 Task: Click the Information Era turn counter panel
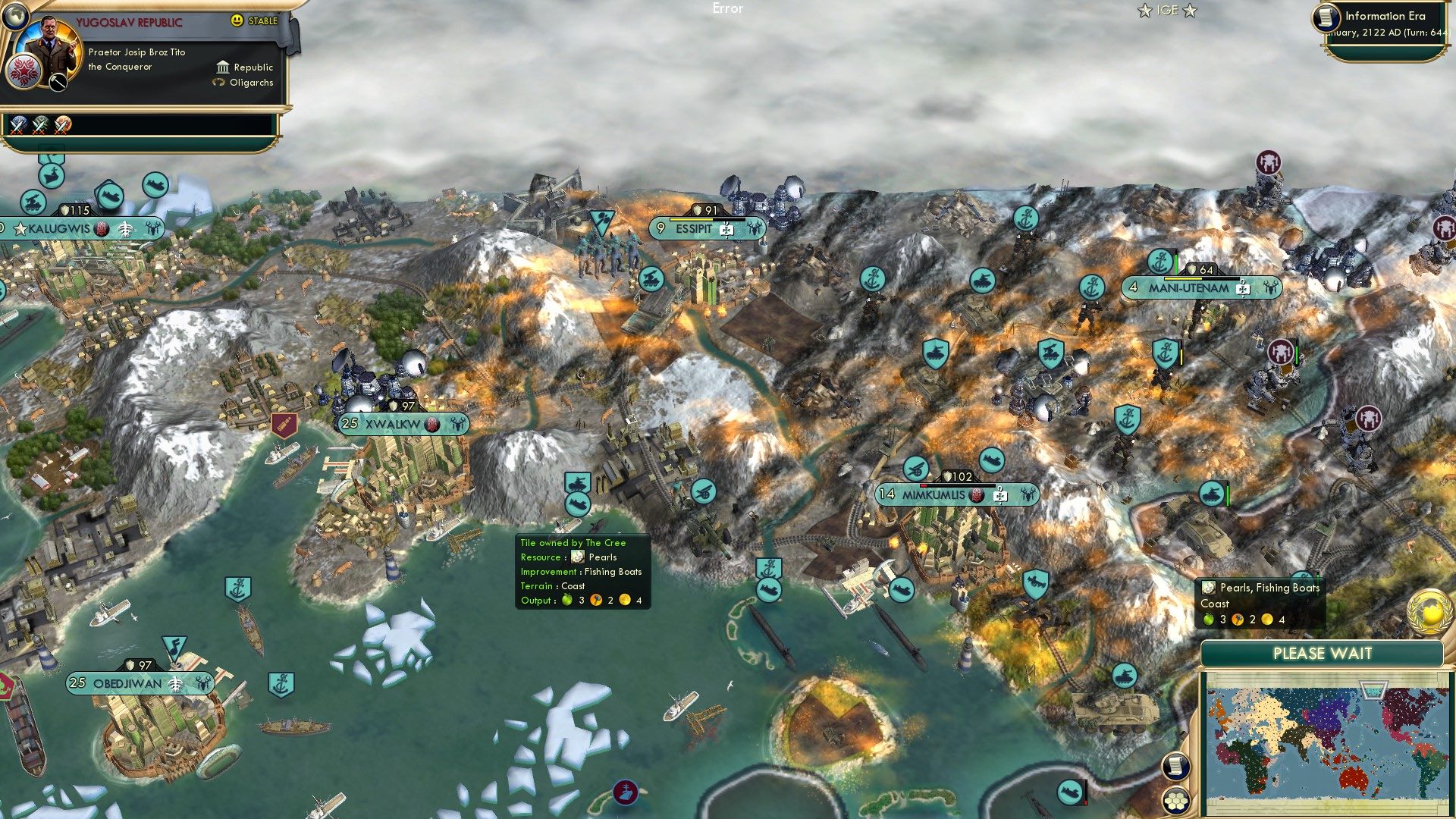coord(1388,23)
